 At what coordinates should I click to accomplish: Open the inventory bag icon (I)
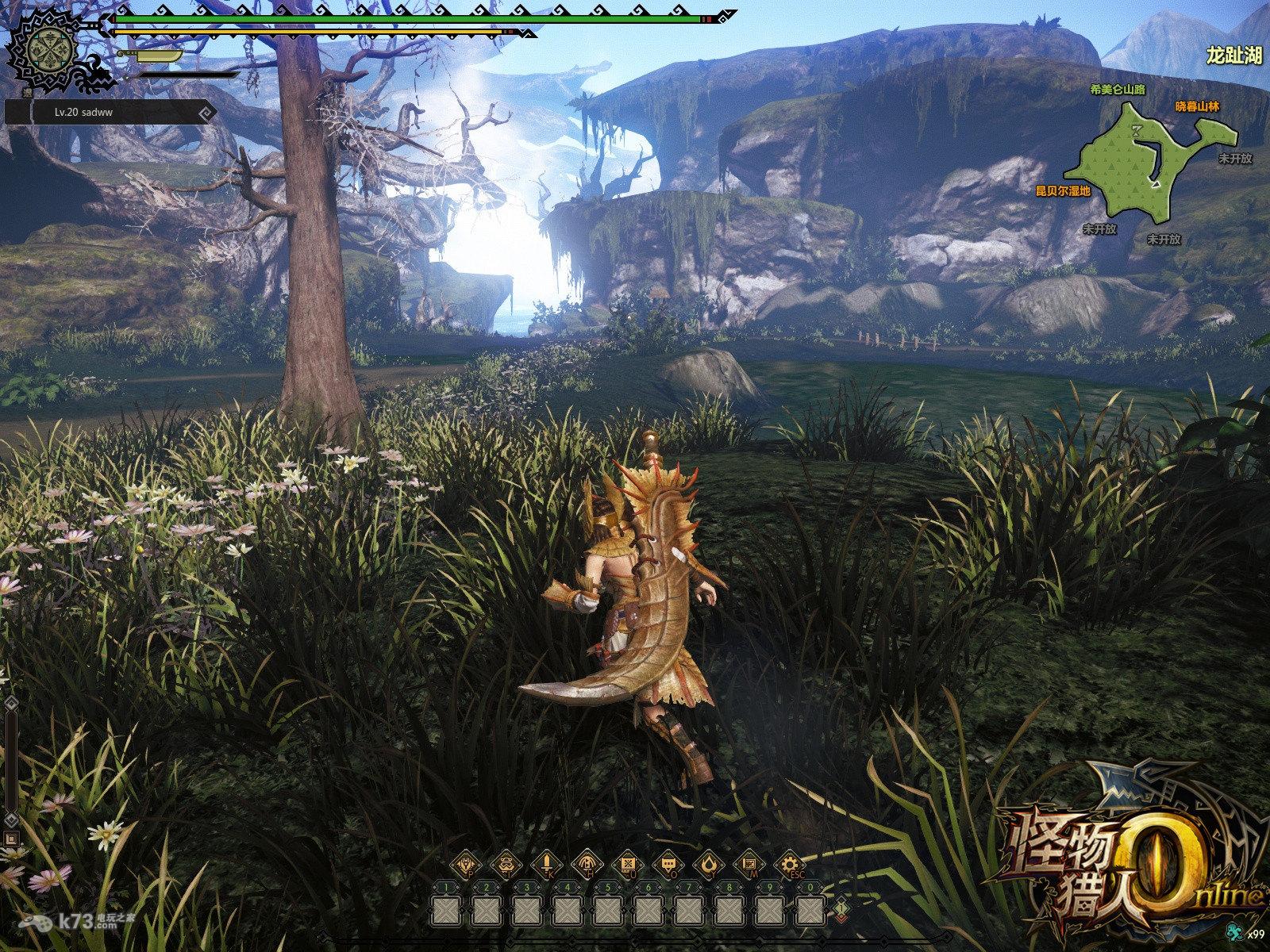point(505,864)
